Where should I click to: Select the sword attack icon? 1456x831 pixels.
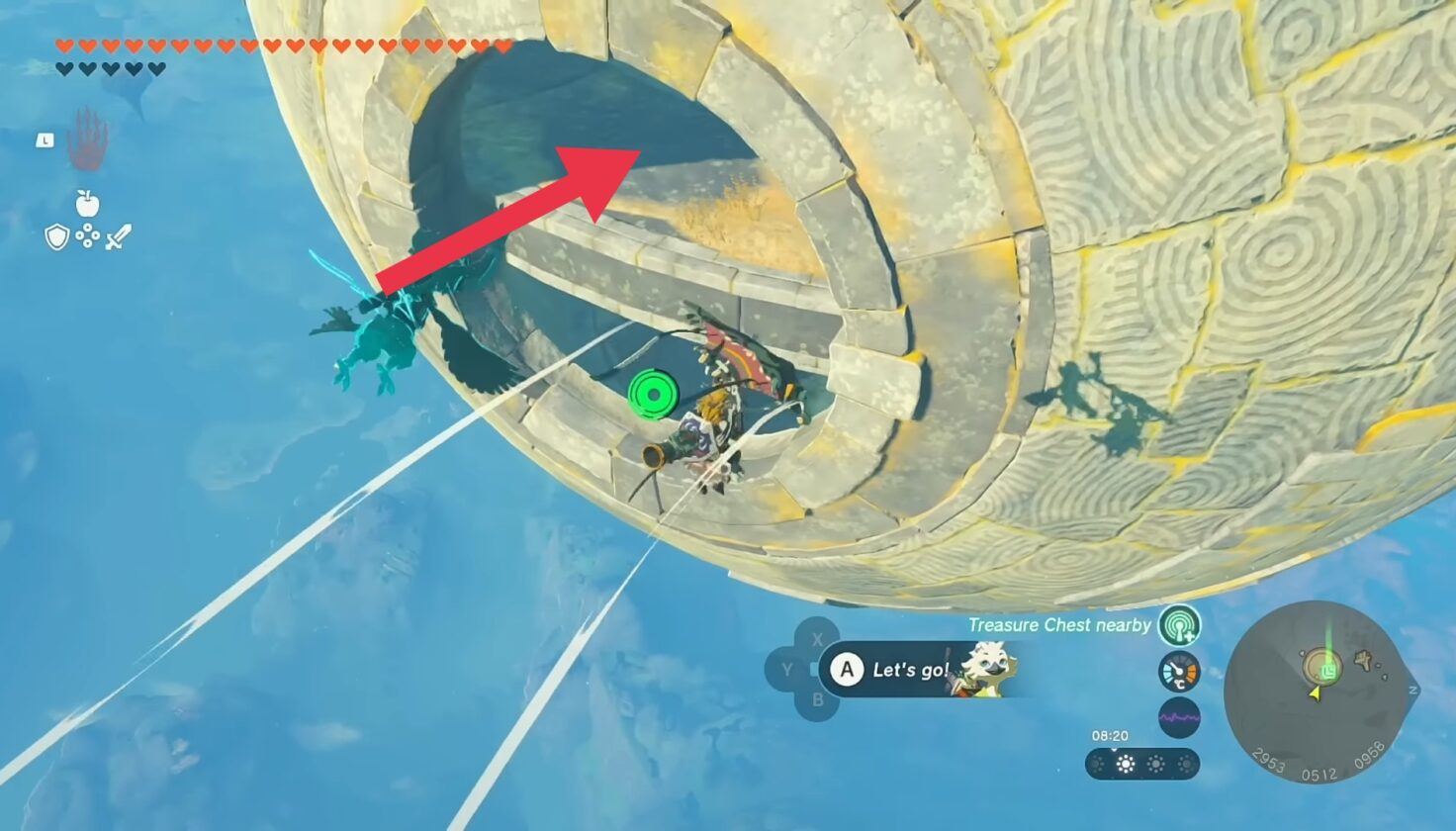(116, 236)
